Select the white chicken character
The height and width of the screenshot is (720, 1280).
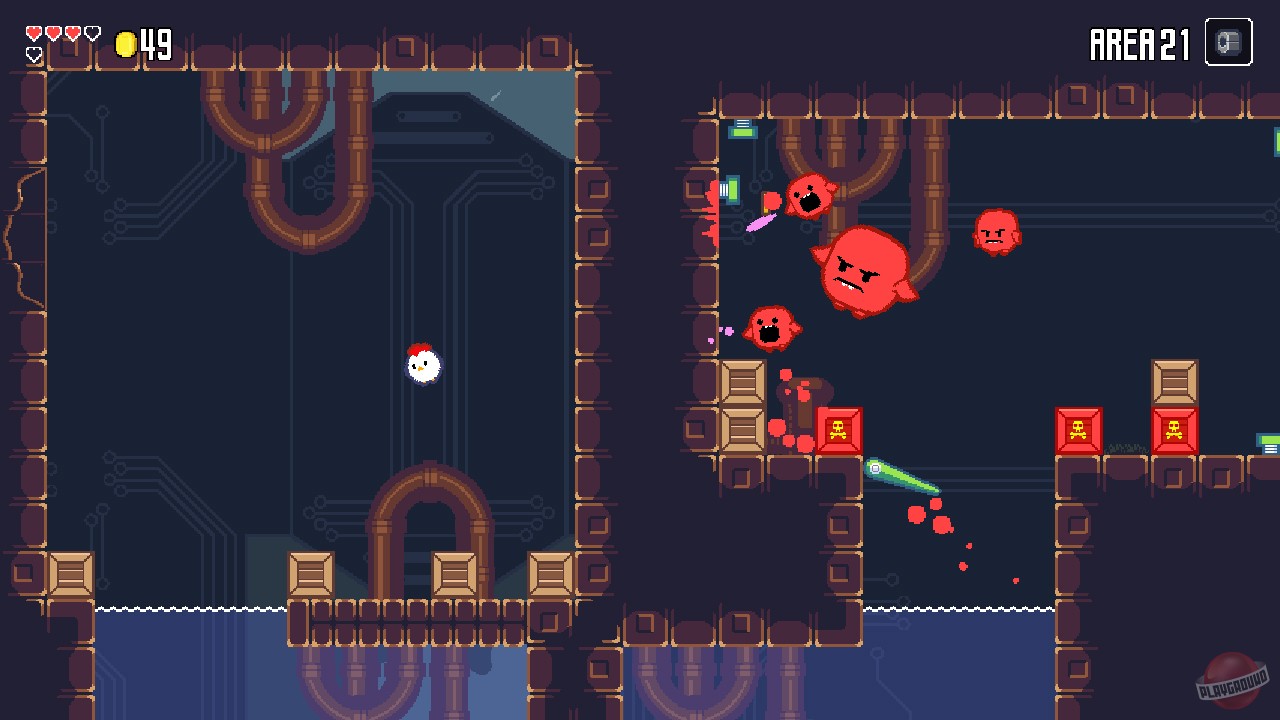pos(421,366)
